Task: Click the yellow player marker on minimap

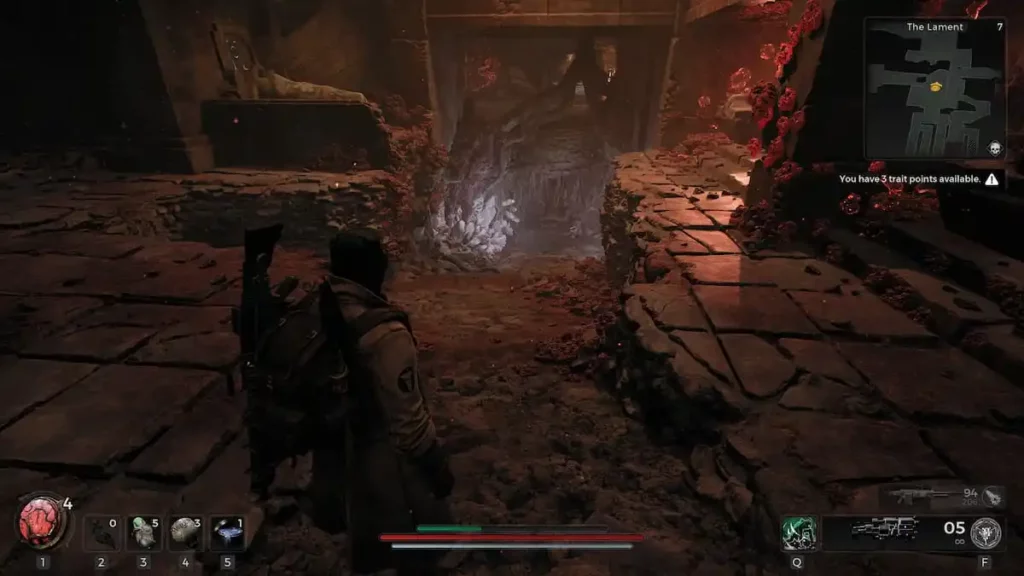Action: click(x=937, y=87)
